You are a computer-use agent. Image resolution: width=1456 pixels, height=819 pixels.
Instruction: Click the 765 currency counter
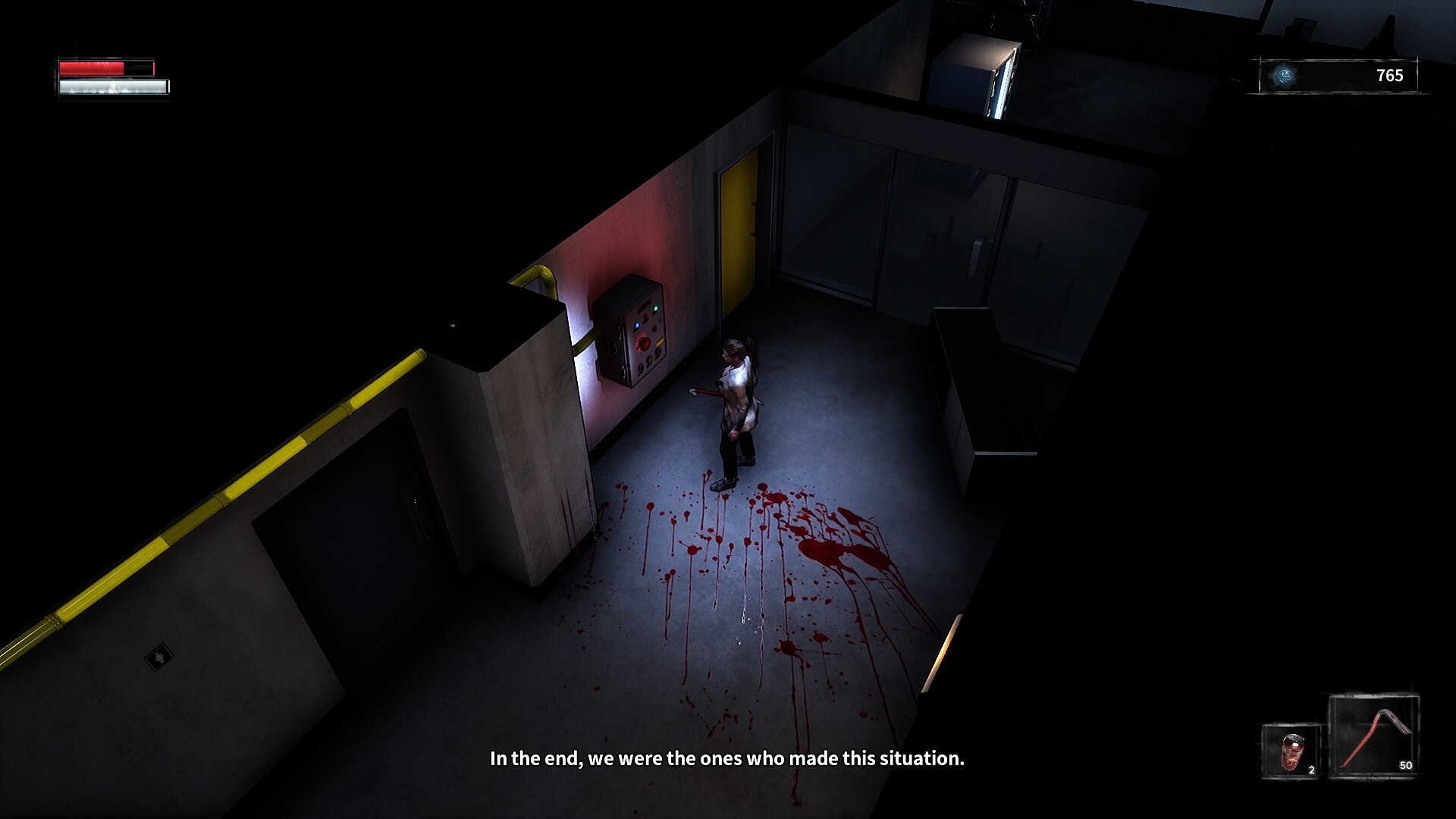[1390, 76]
